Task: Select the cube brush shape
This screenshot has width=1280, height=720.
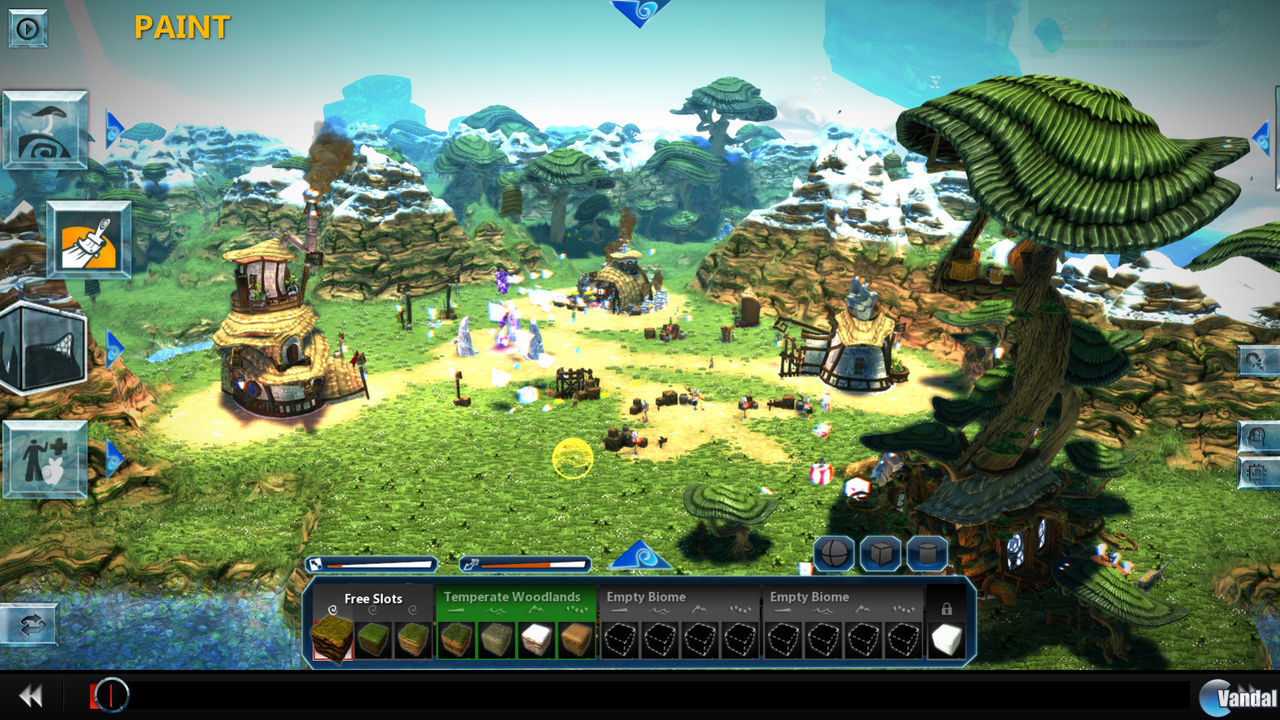Action: pos(879,552)
